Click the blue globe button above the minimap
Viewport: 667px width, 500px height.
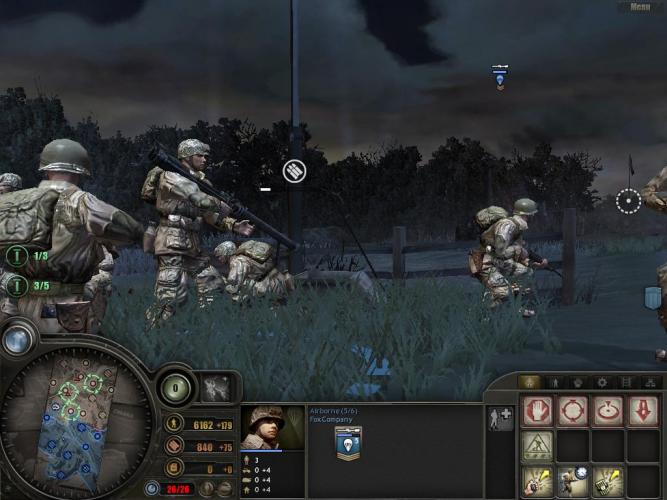[x=17, y=340]
